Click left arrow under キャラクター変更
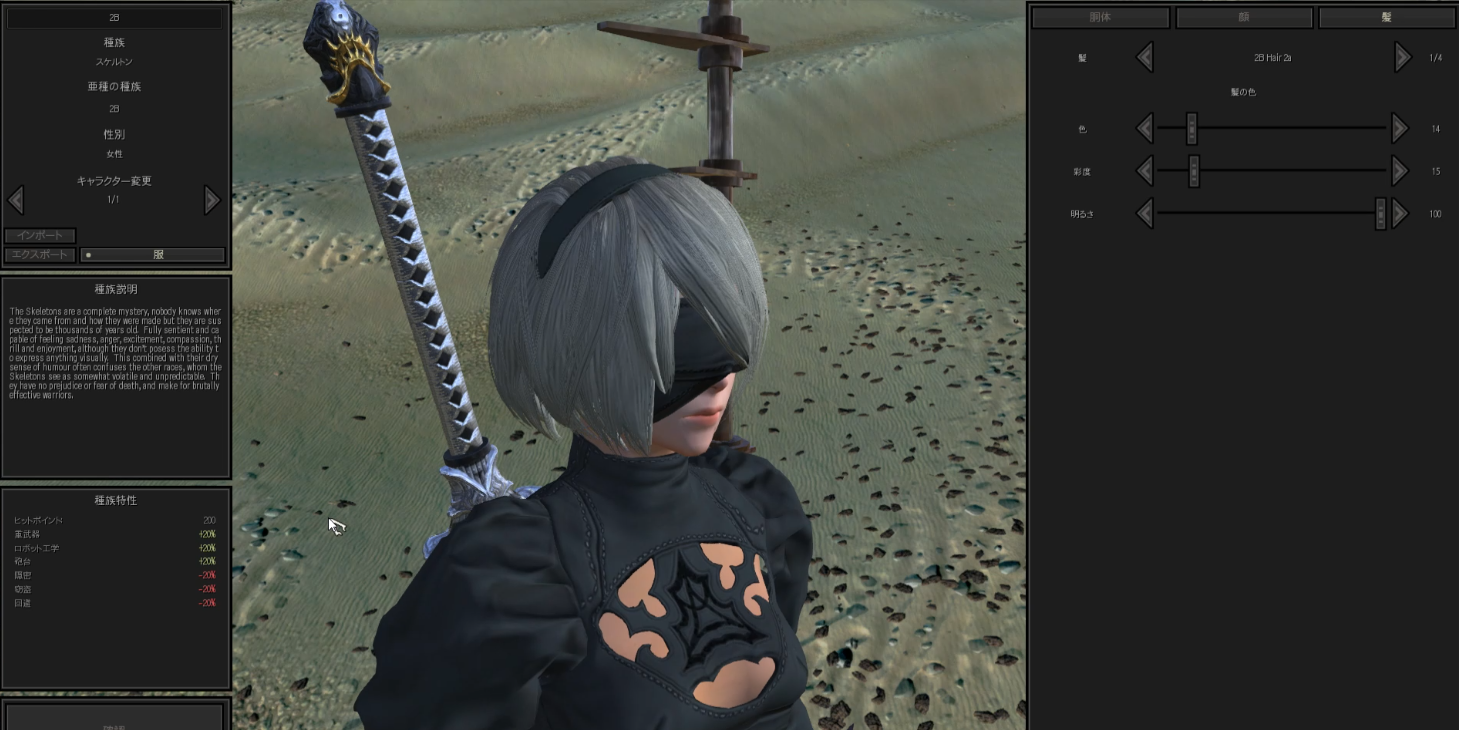The height and width of the screenshot is (730, 1459). pyautogui.click(x=16, y=200)
